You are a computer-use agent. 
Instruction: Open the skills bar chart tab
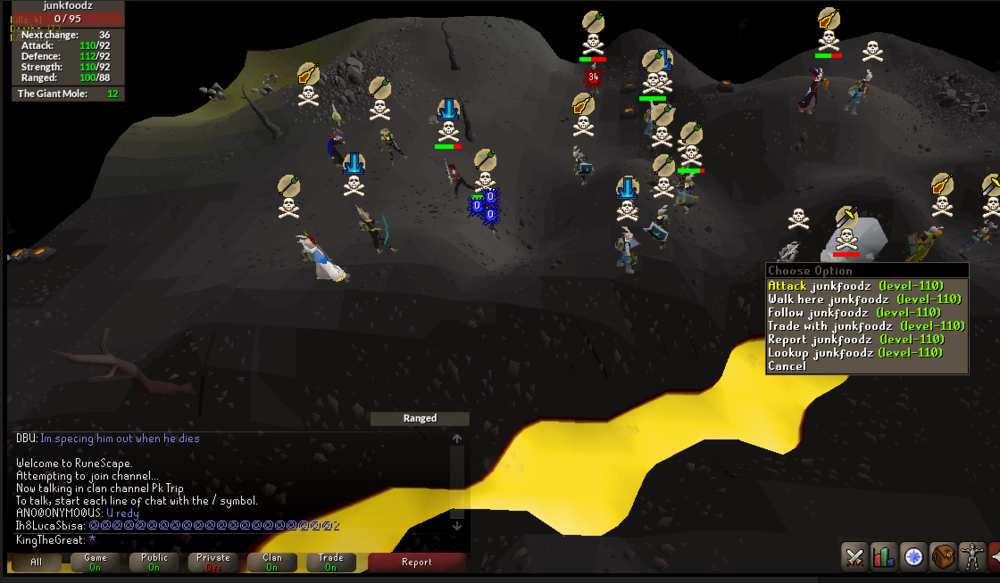(883, 556)
